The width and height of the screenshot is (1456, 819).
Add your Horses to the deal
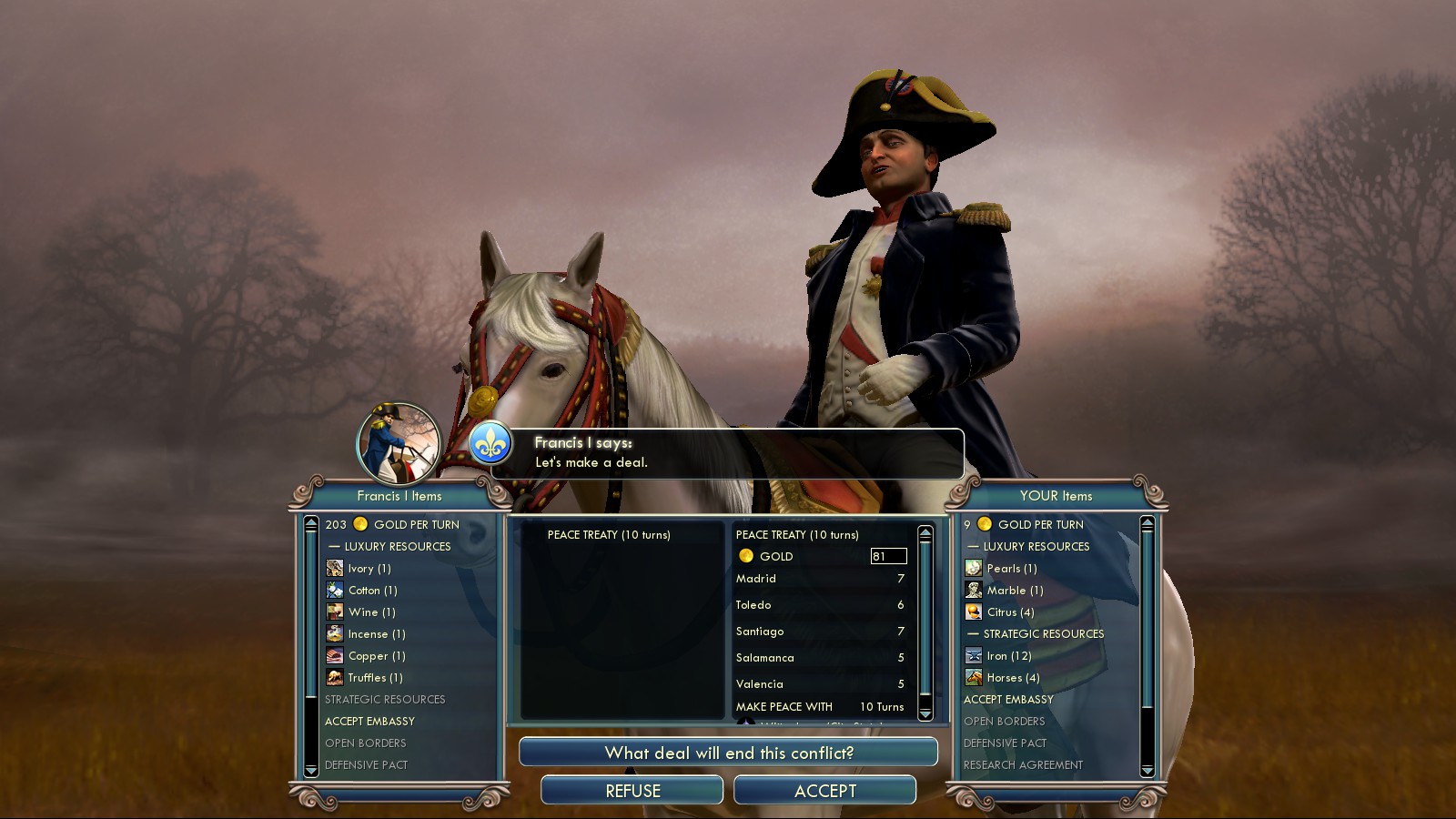pyautogui.click(x=1012, y=678)
